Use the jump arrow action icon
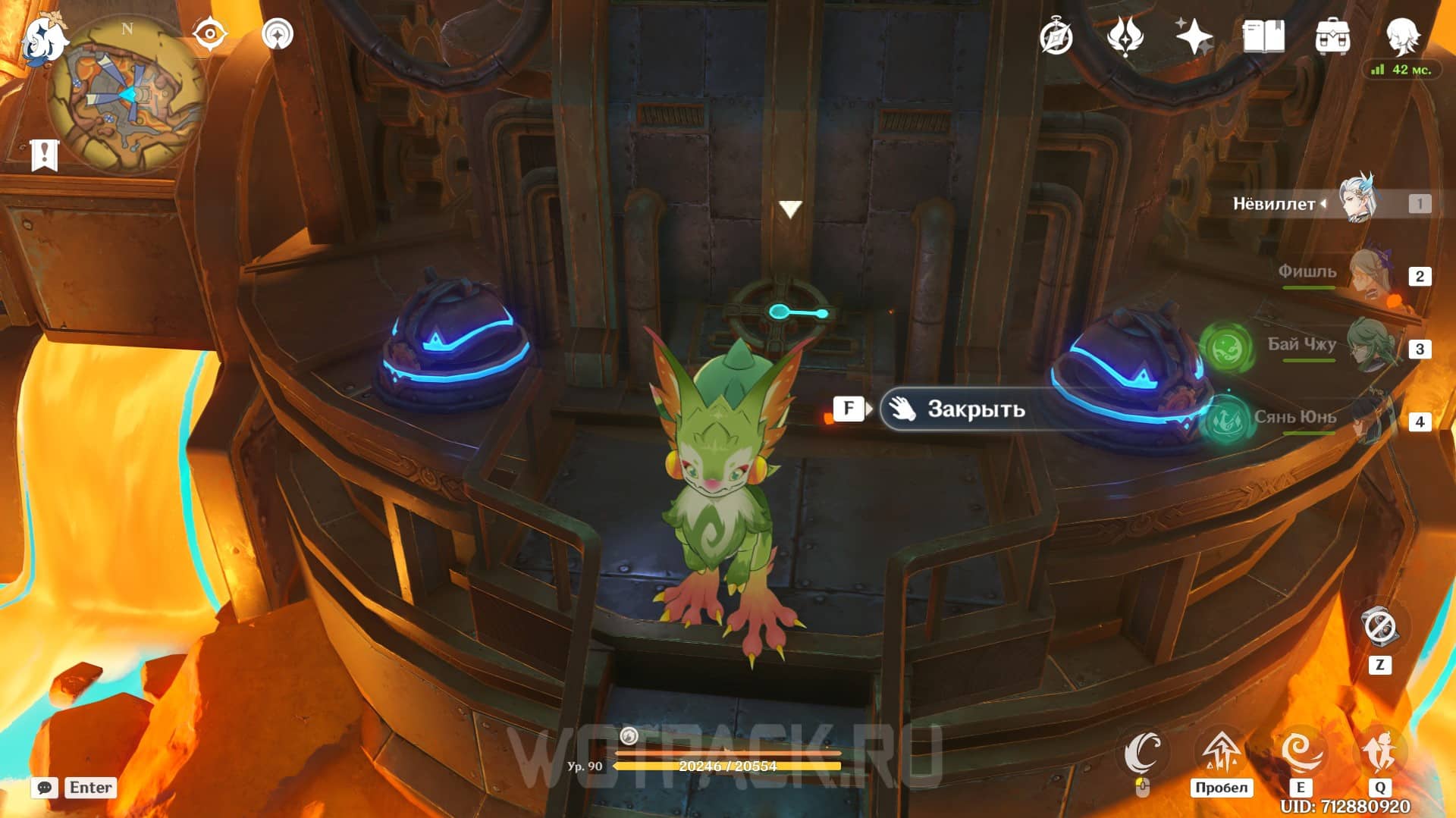 [1220, 753]
